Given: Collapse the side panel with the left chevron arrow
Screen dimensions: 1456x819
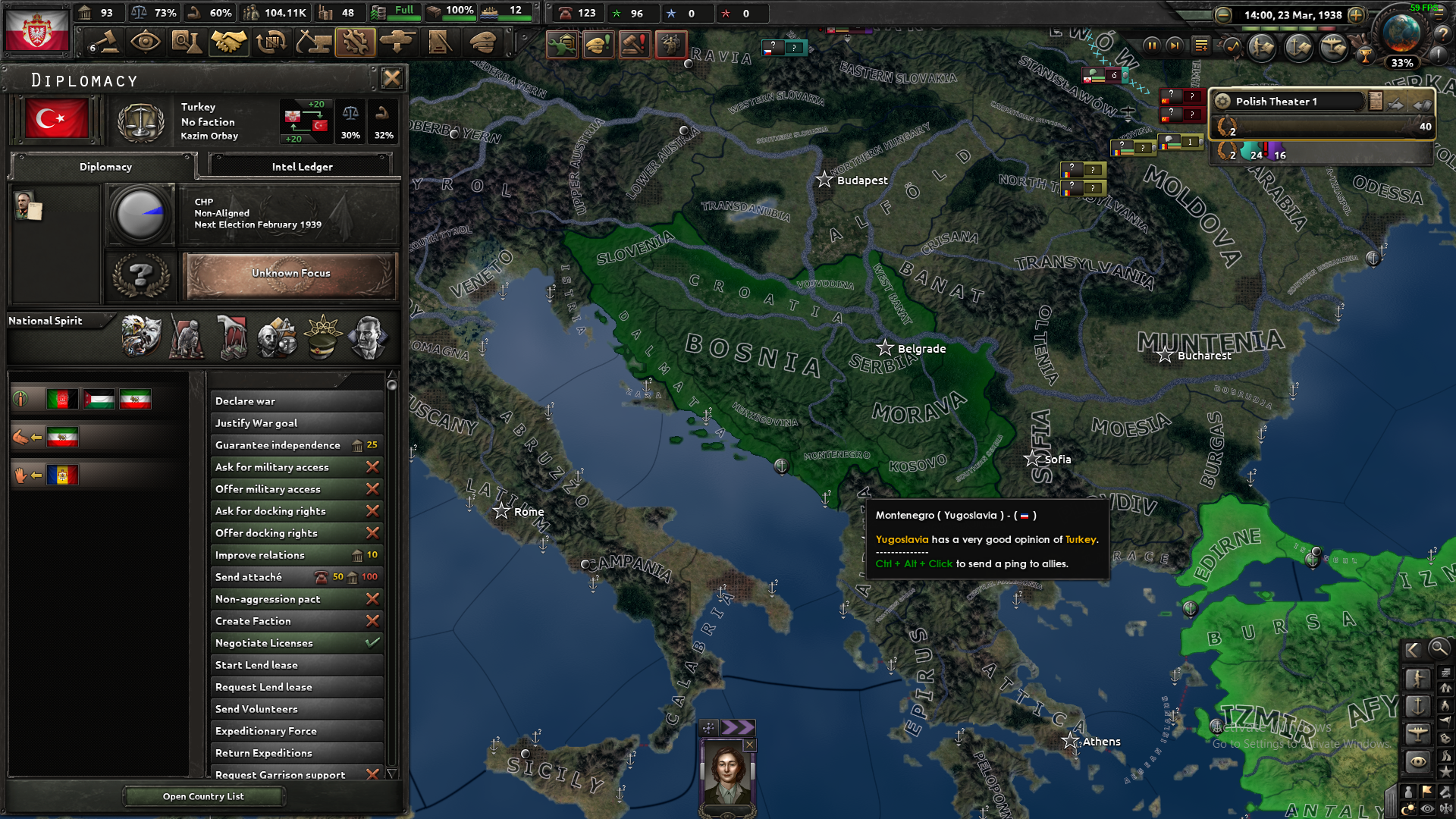Looking at the screenshot, I should (1412, 650).
